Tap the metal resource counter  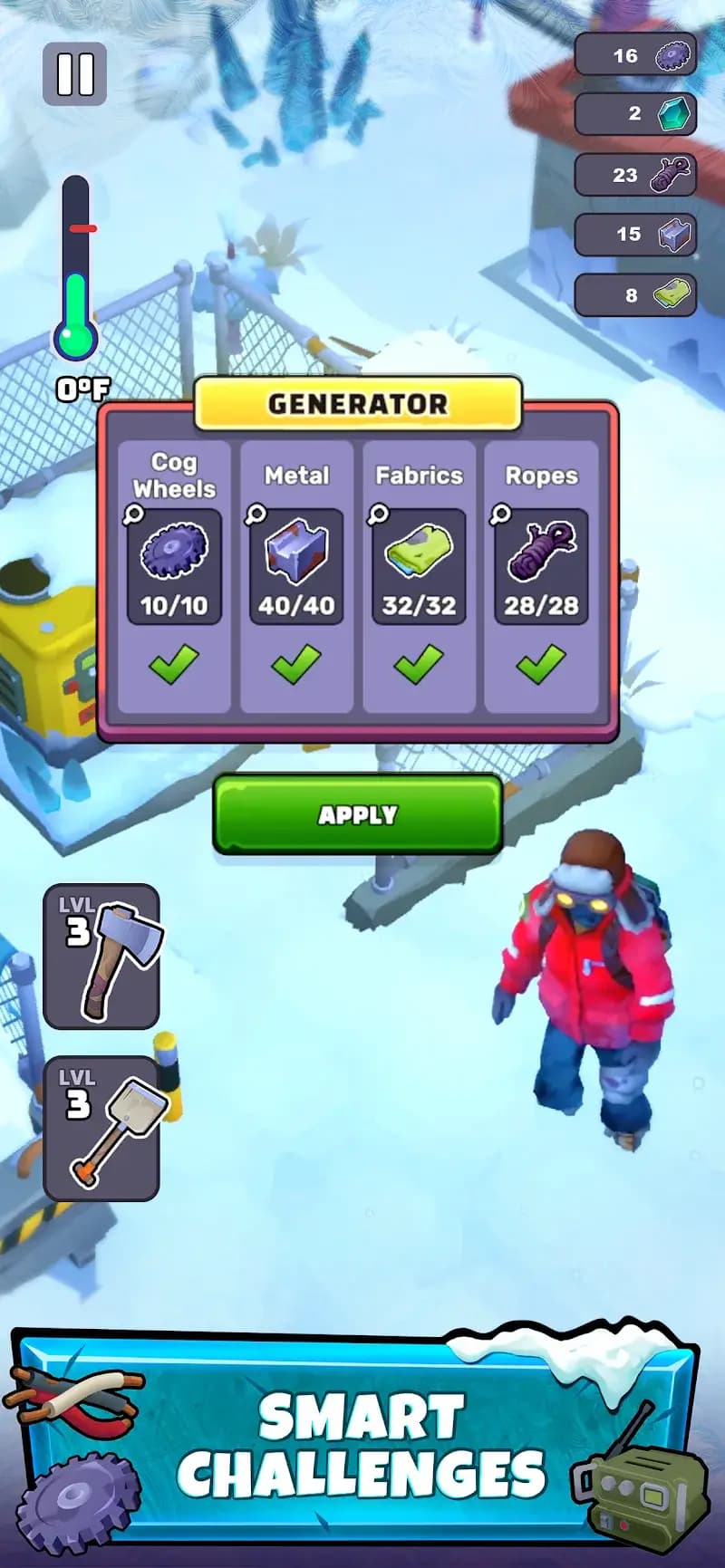(635, 235)
